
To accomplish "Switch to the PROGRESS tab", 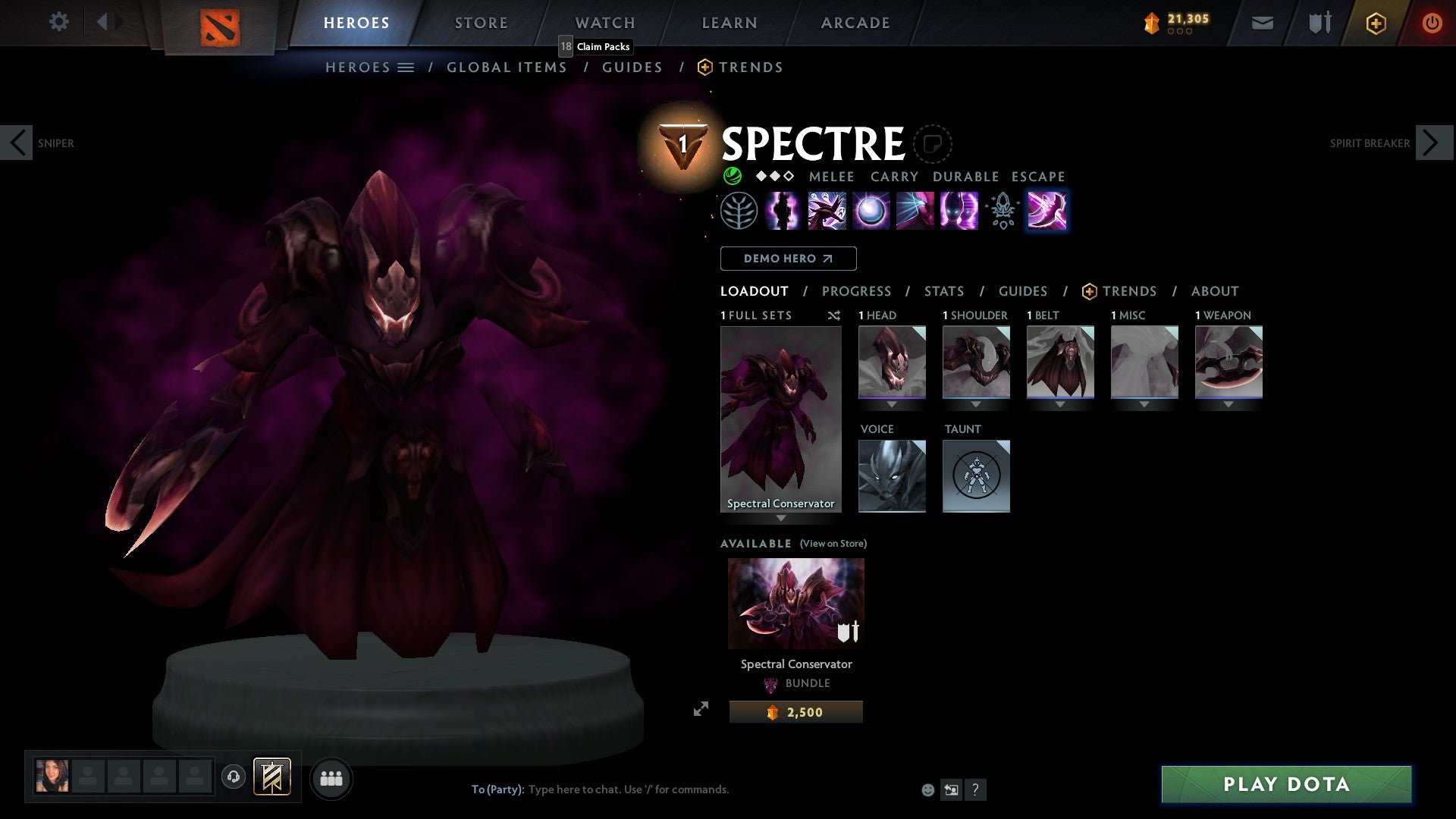I will pyautogui.click(x=857, y=290).
